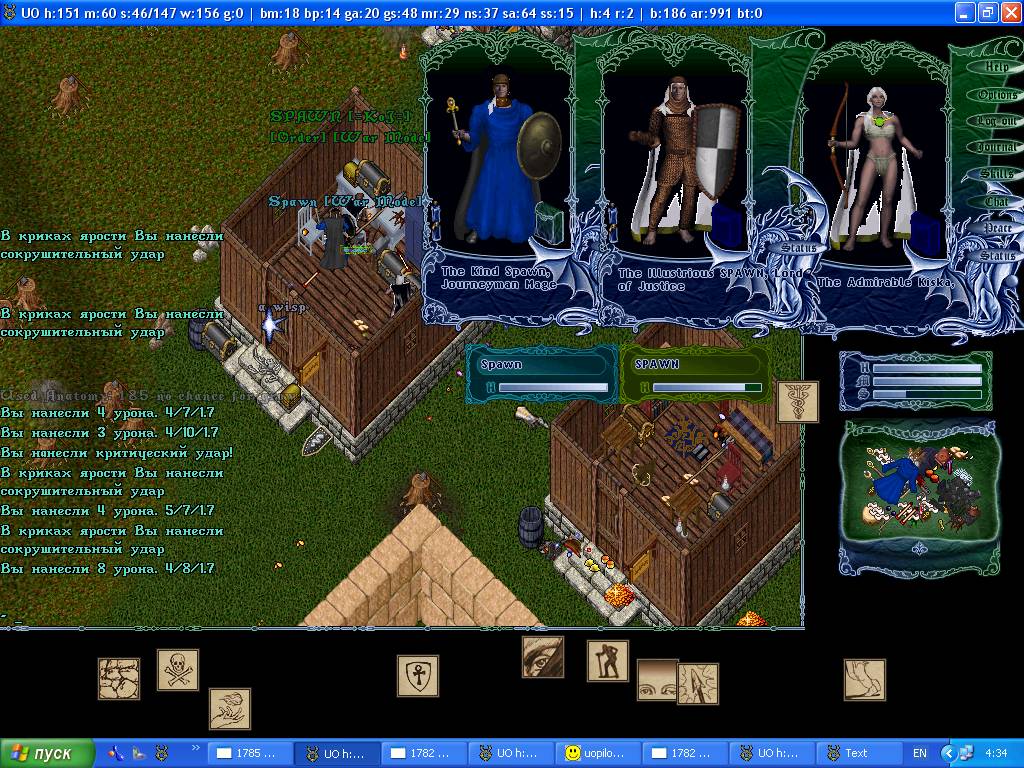
Task: Activate the skull and crossbones skill icon
Action: [x=178, y=670]
